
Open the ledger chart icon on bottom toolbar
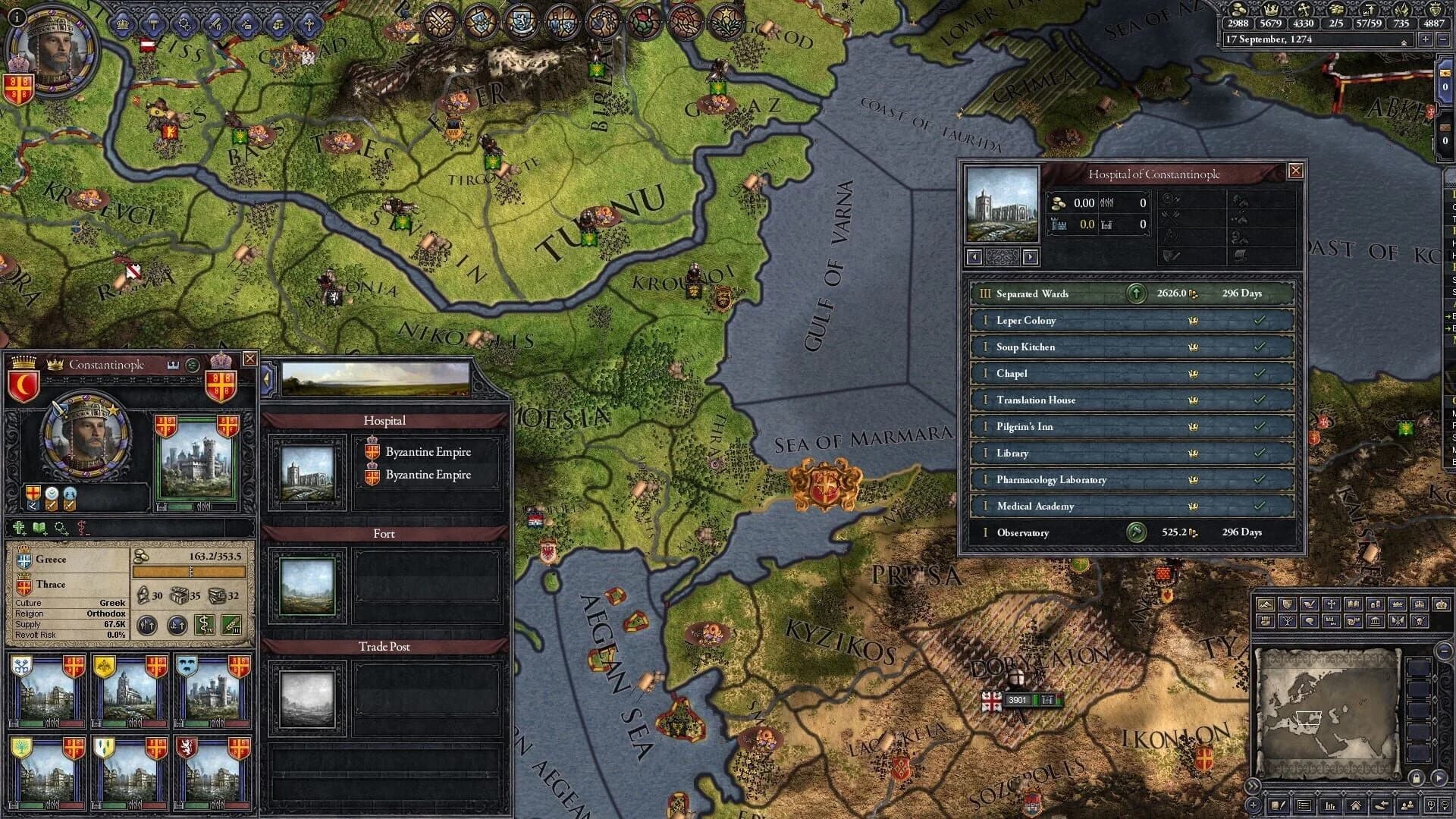1330,807
